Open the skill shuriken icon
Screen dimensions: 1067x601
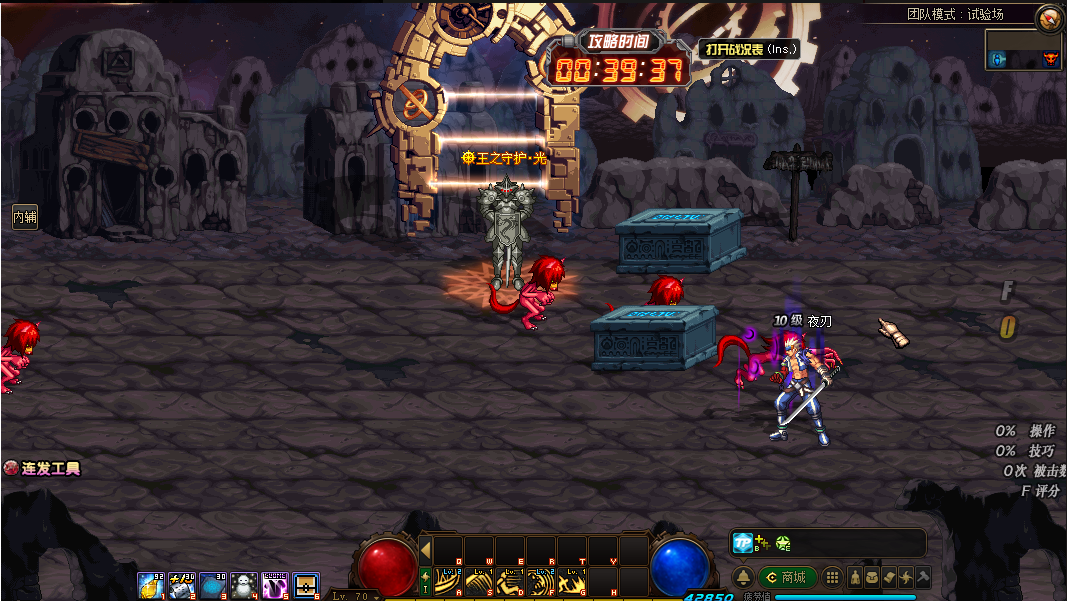pos(906,577)
